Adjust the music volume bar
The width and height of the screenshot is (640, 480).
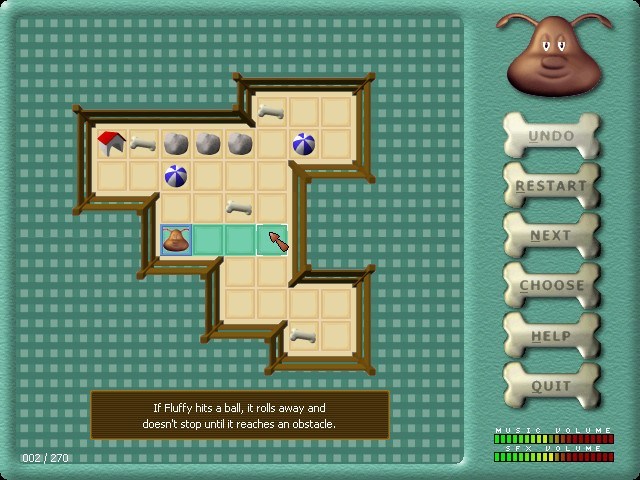[553, 438]
